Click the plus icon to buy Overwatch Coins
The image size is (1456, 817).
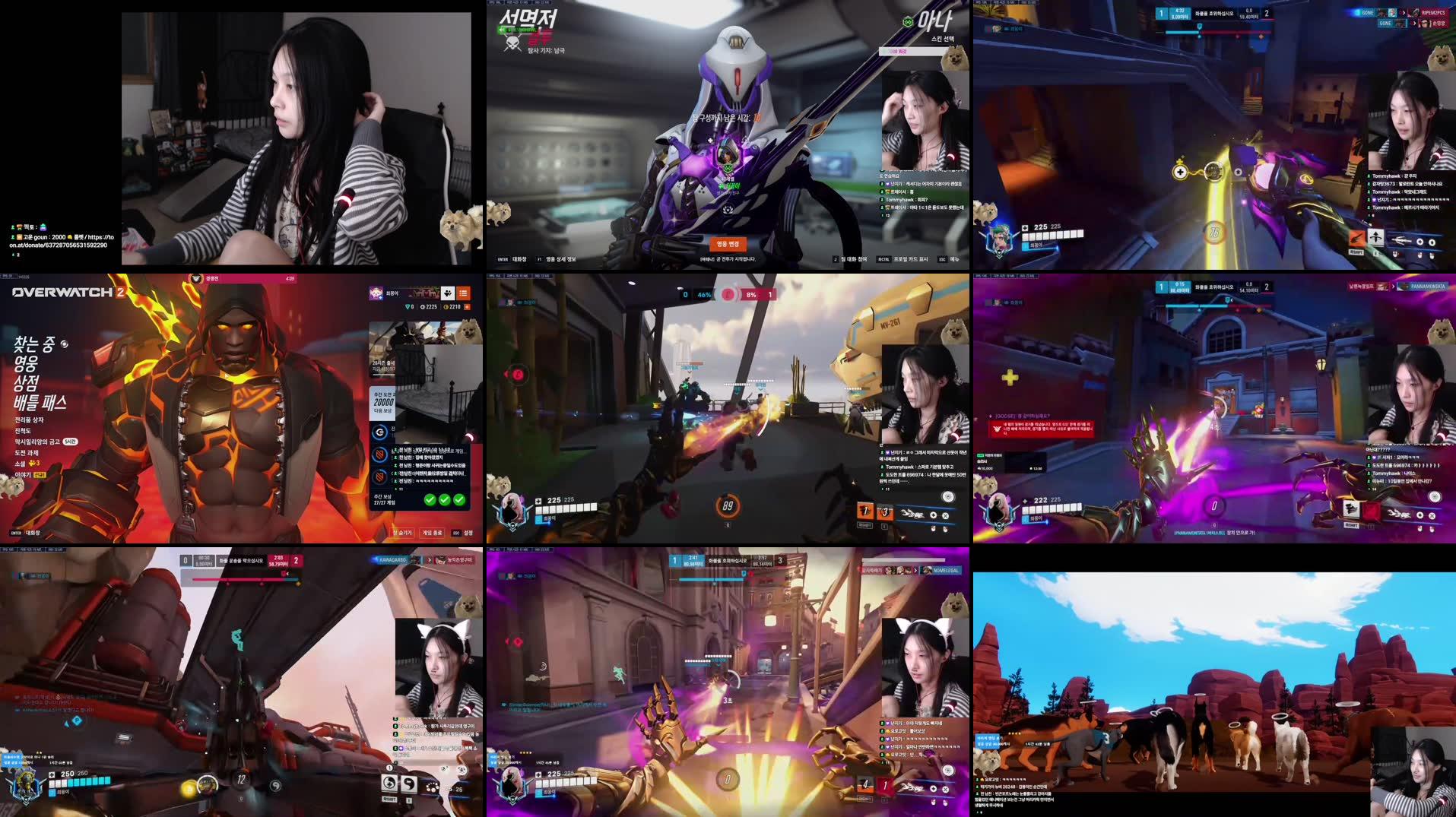(x=467, y=306)
